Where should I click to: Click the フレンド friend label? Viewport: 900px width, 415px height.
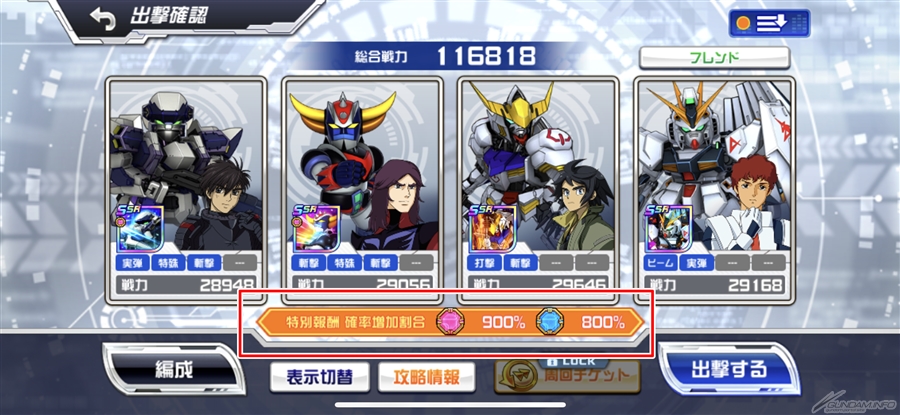click(714, 58)
